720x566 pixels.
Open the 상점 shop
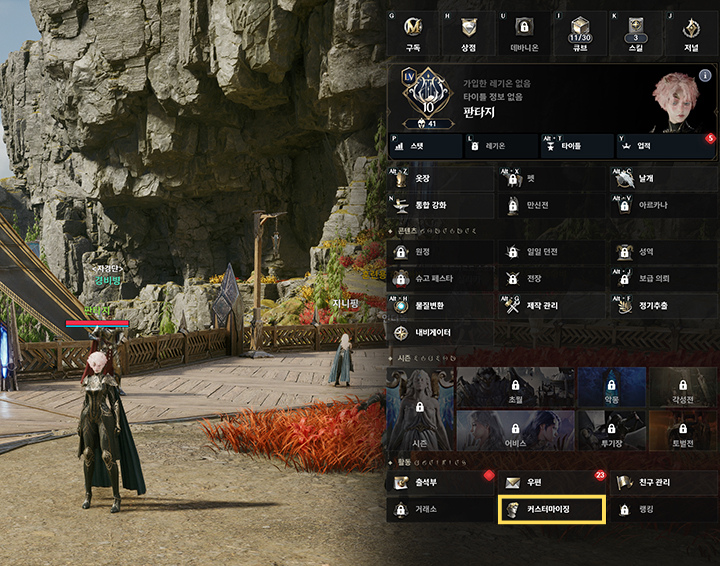click(x=468, y=33)
